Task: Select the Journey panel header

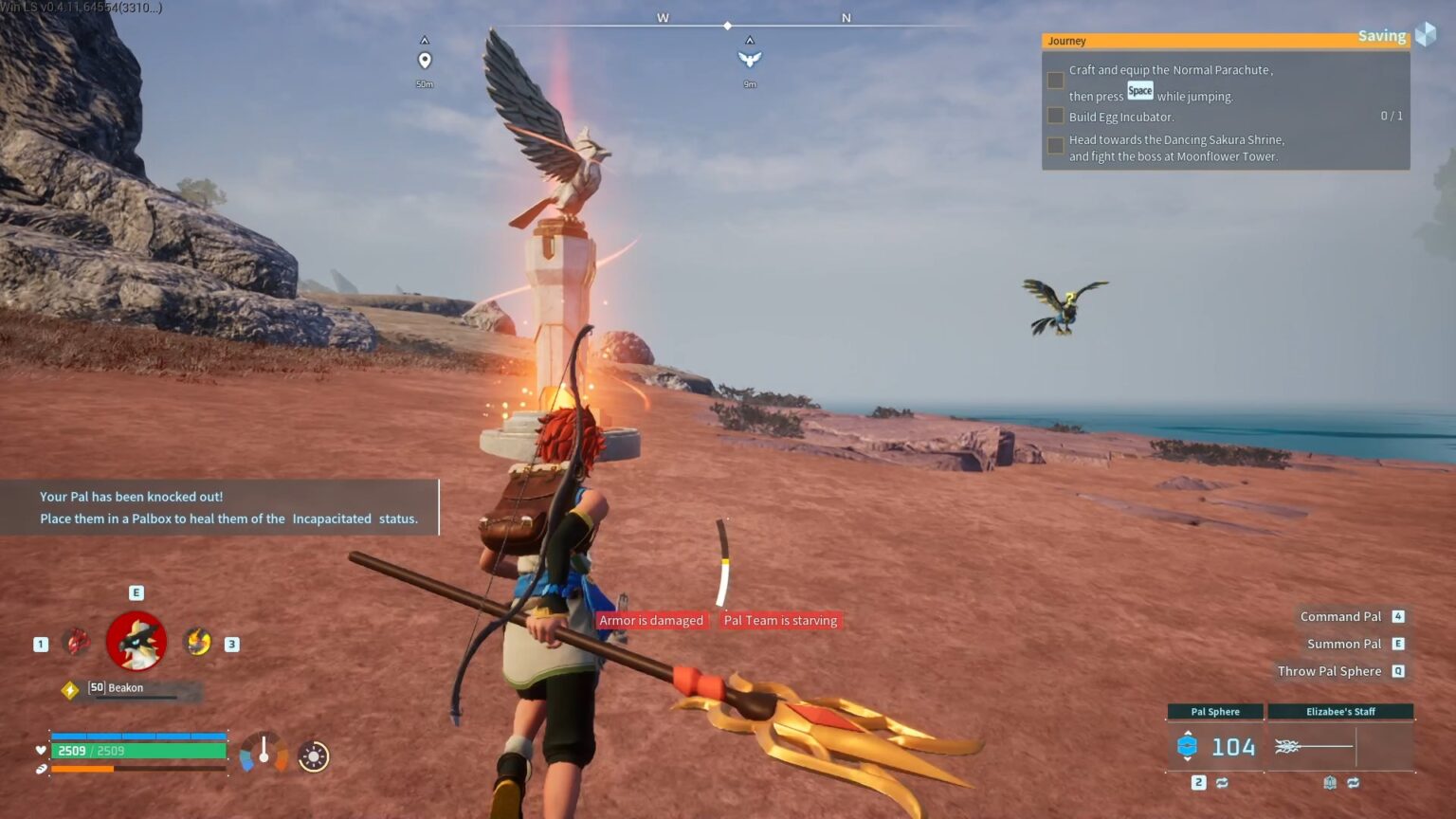Action: [1066, 41]
